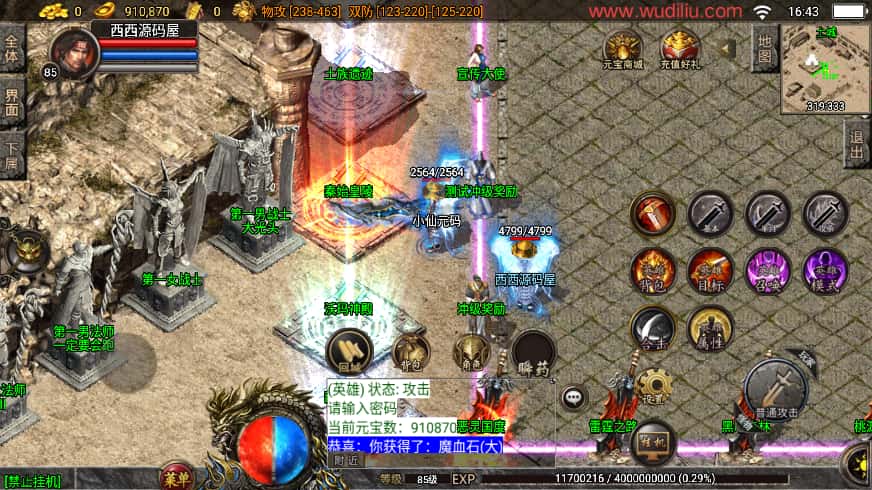Open the 地图 map button
872x490 pixels.
pos(765,48)
